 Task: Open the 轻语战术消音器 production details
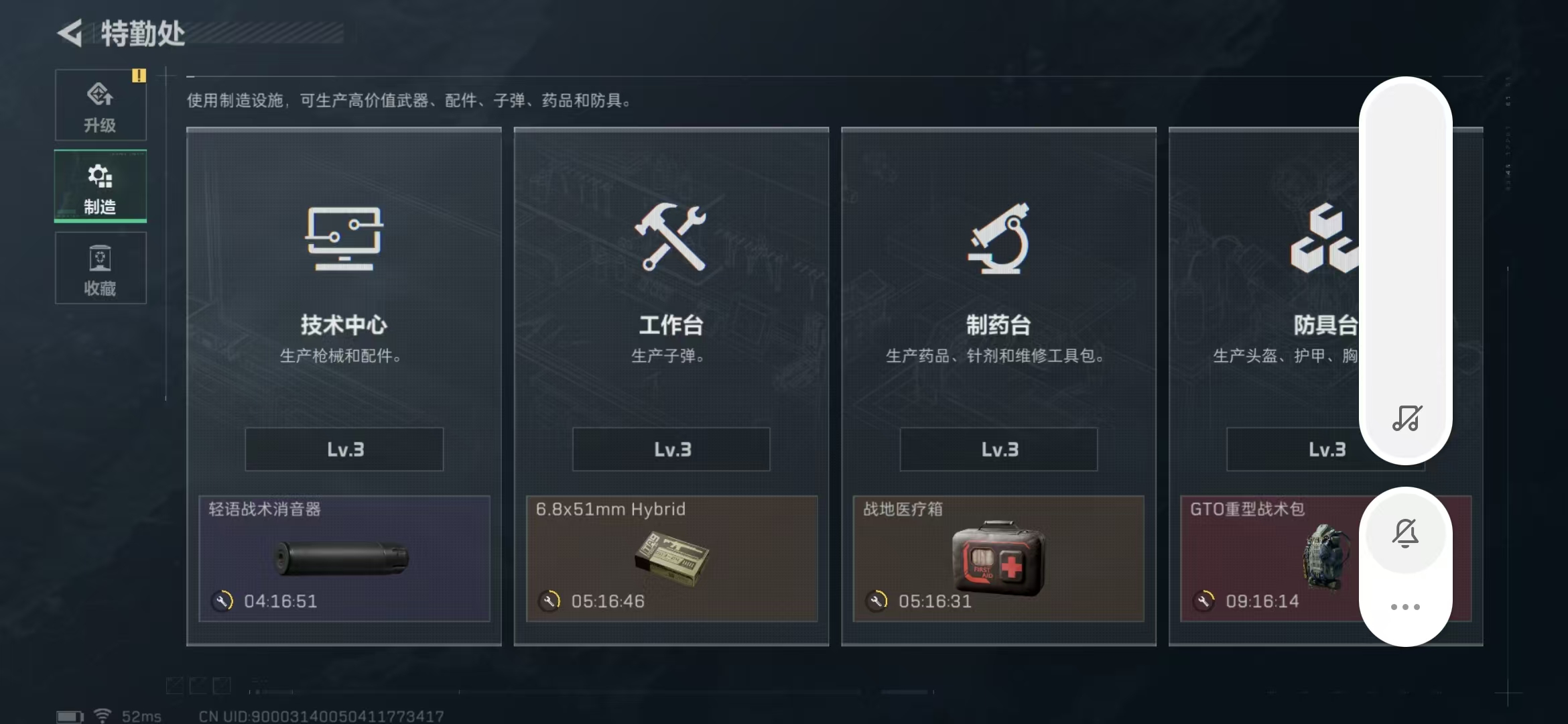(x=343, y=558)
